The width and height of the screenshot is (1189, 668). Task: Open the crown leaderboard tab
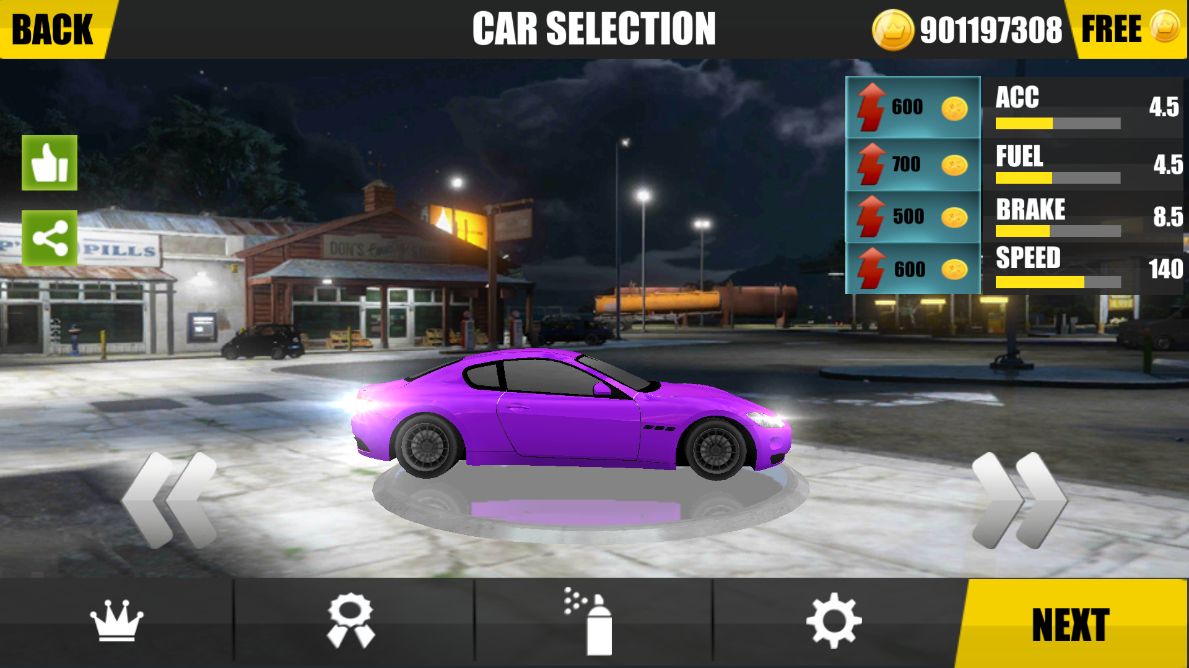(117, 624)
